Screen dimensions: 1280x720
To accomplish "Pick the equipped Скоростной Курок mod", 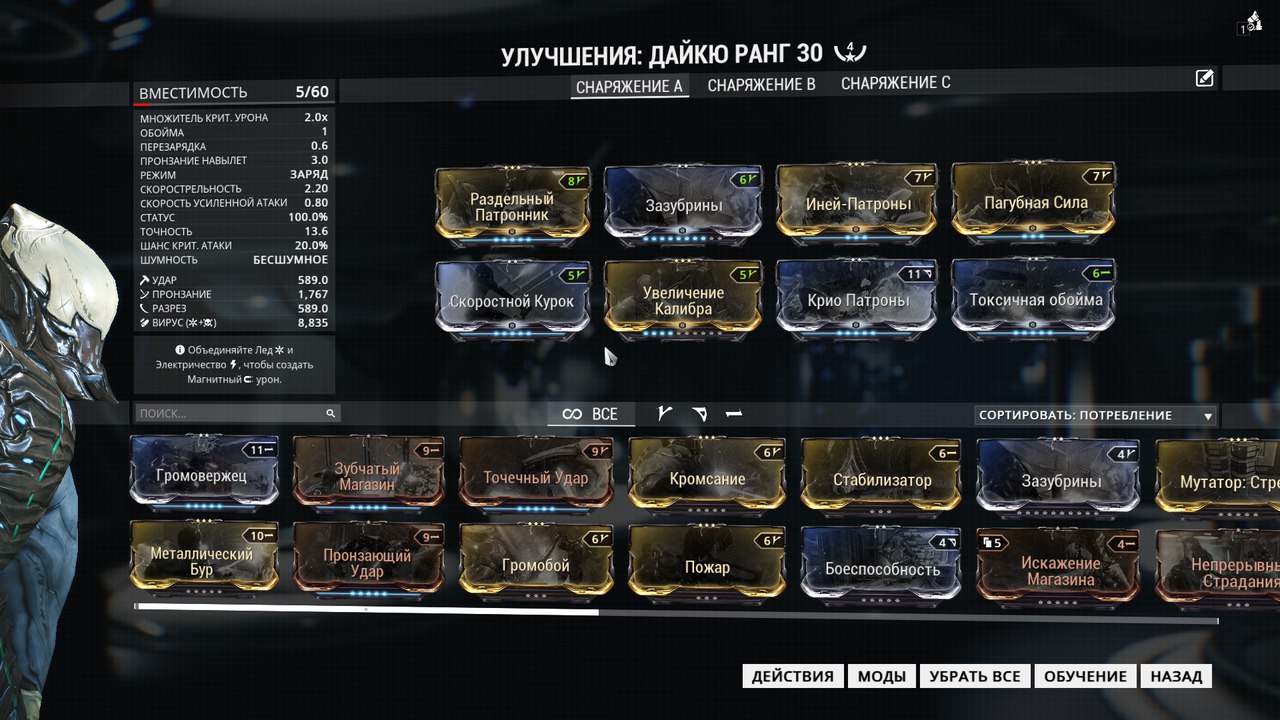I will click(513, 300).
